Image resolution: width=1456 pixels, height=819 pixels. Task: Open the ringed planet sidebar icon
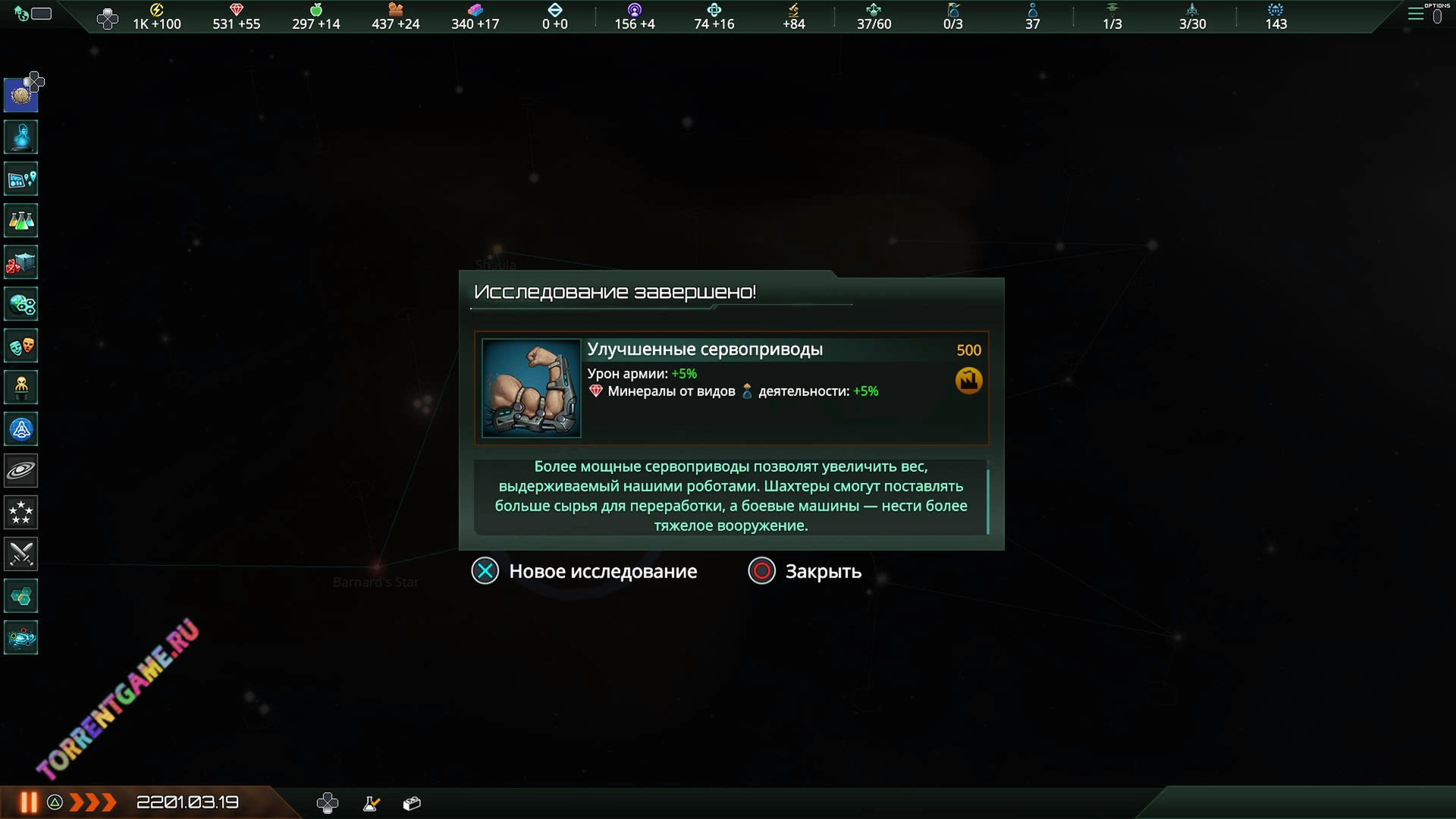21,471
